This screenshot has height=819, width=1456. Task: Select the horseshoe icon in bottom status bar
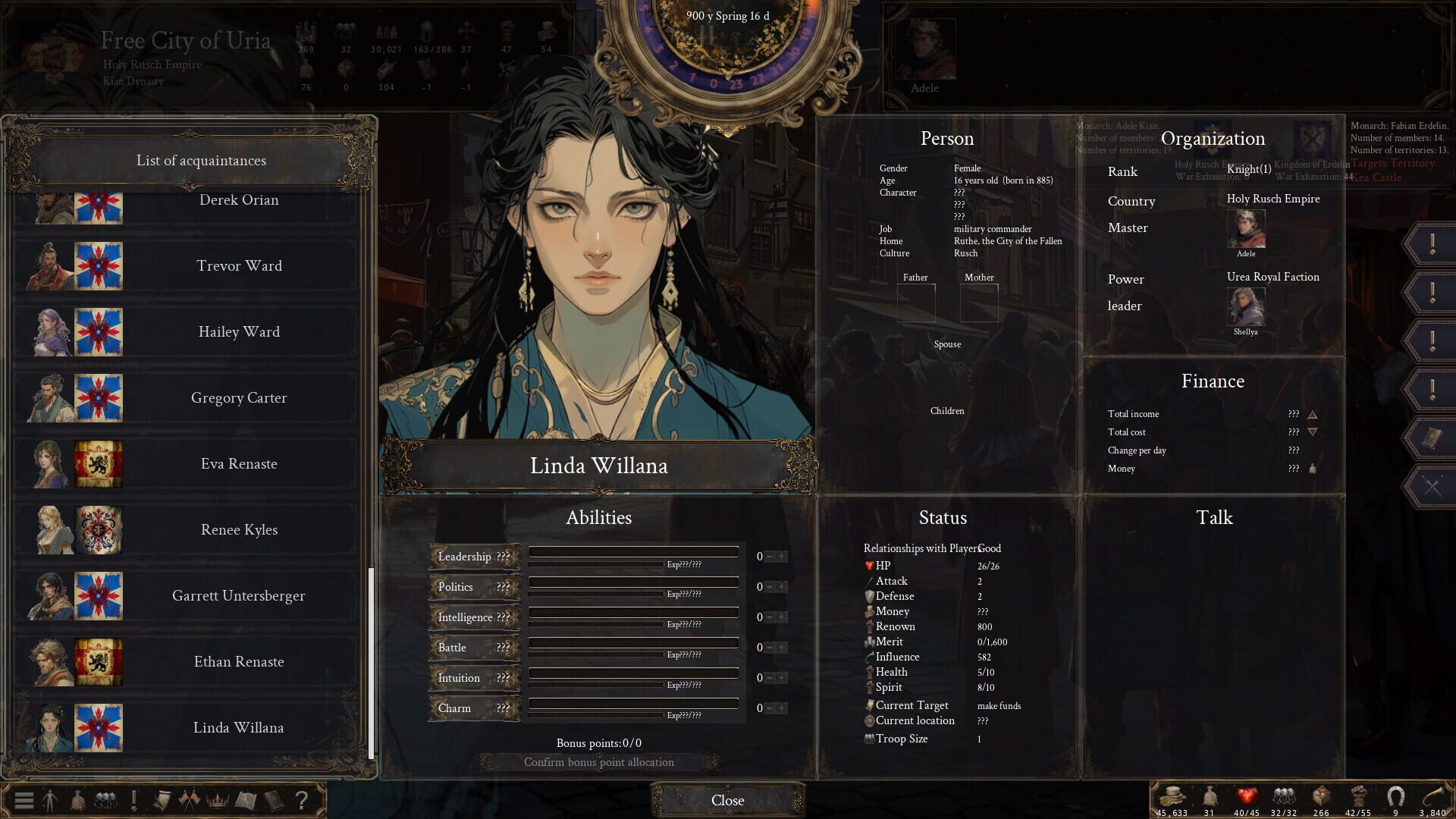tap(1395, 796)
